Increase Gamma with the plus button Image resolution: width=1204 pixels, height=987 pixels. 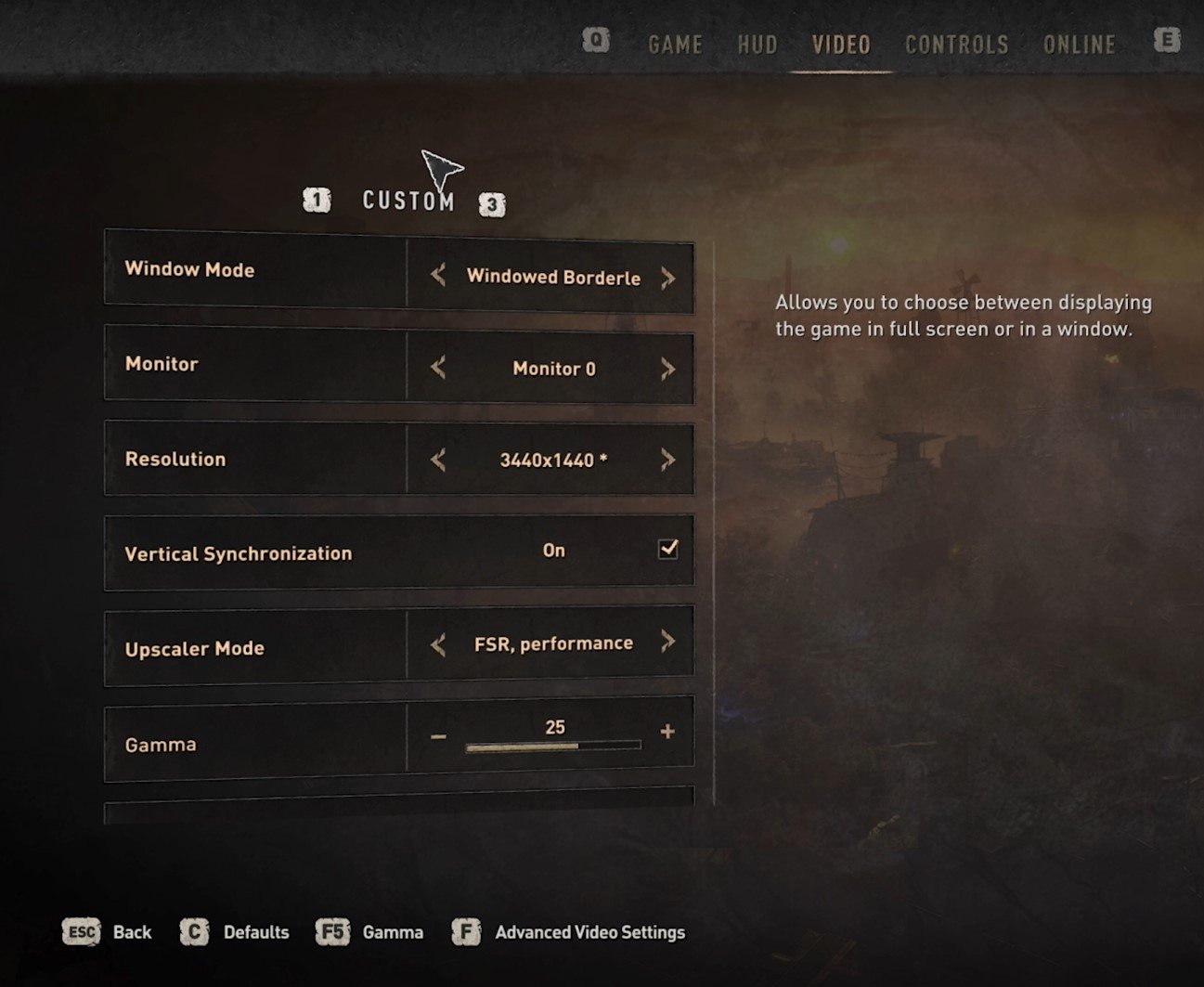point(667,732)
